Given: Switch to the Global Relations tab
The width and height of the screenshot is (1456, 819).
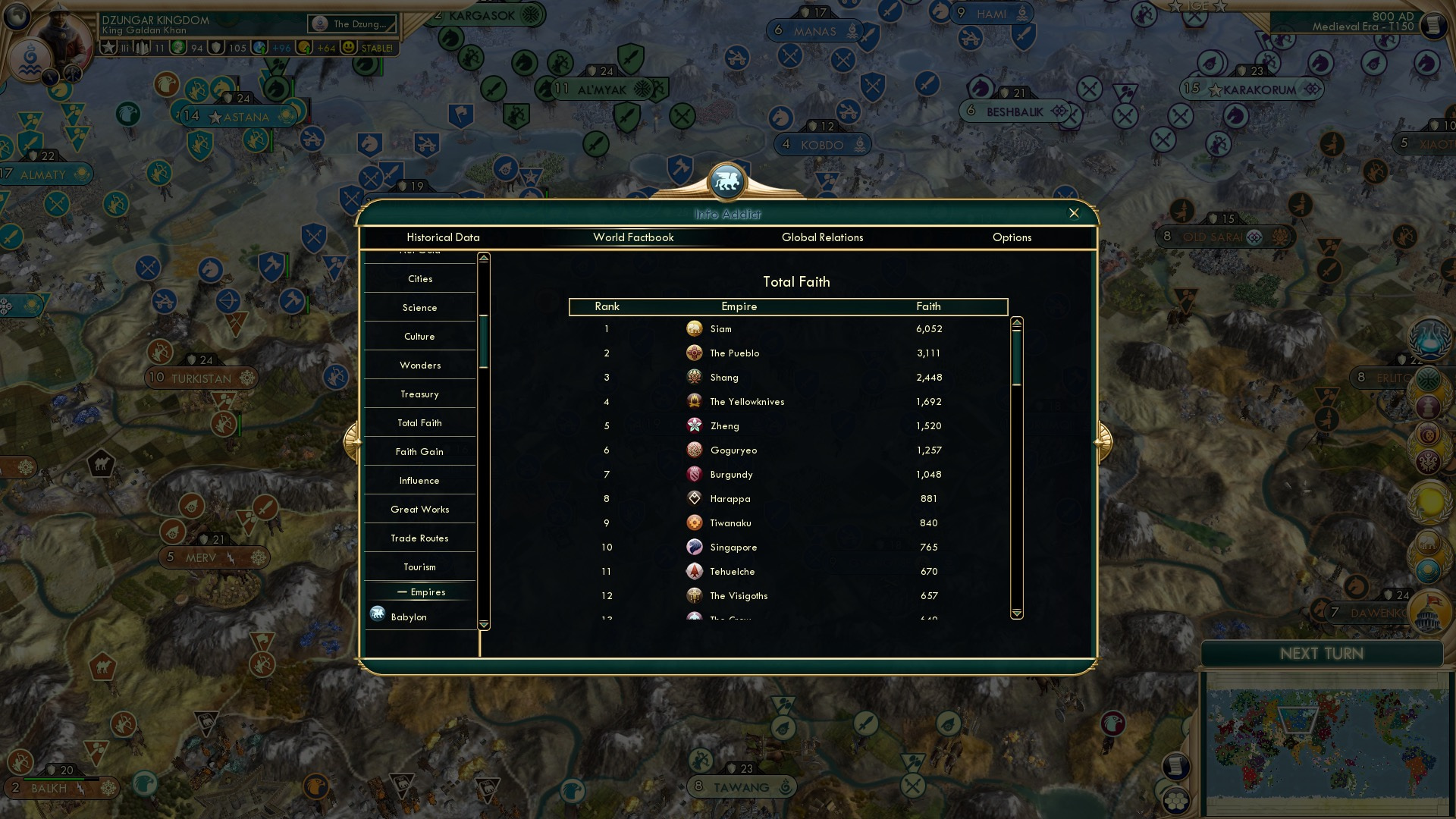Looking at the screenshot, I should pos(823,237).
